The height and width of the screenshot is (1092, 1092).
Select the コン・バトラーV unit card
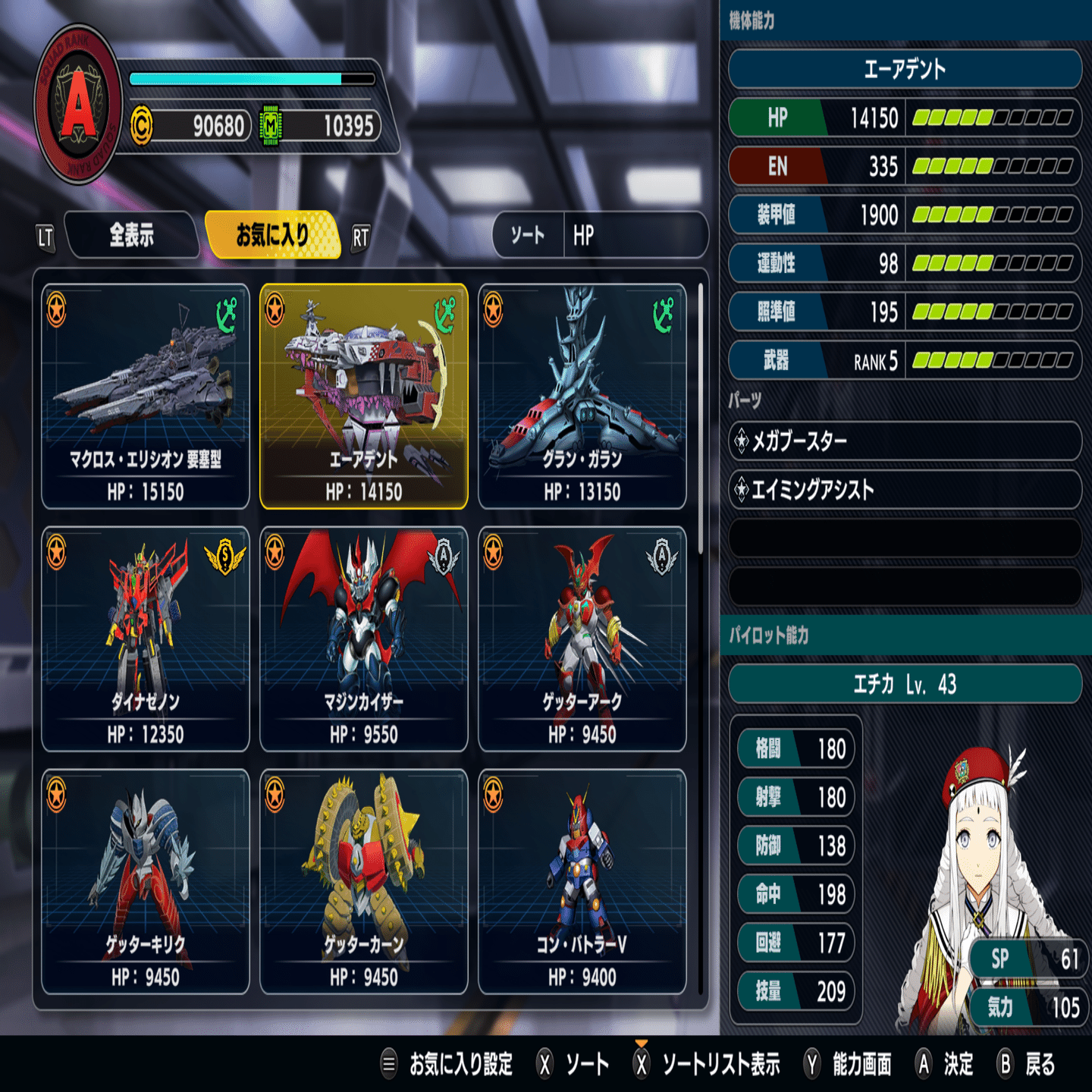(x=582, y=881)
